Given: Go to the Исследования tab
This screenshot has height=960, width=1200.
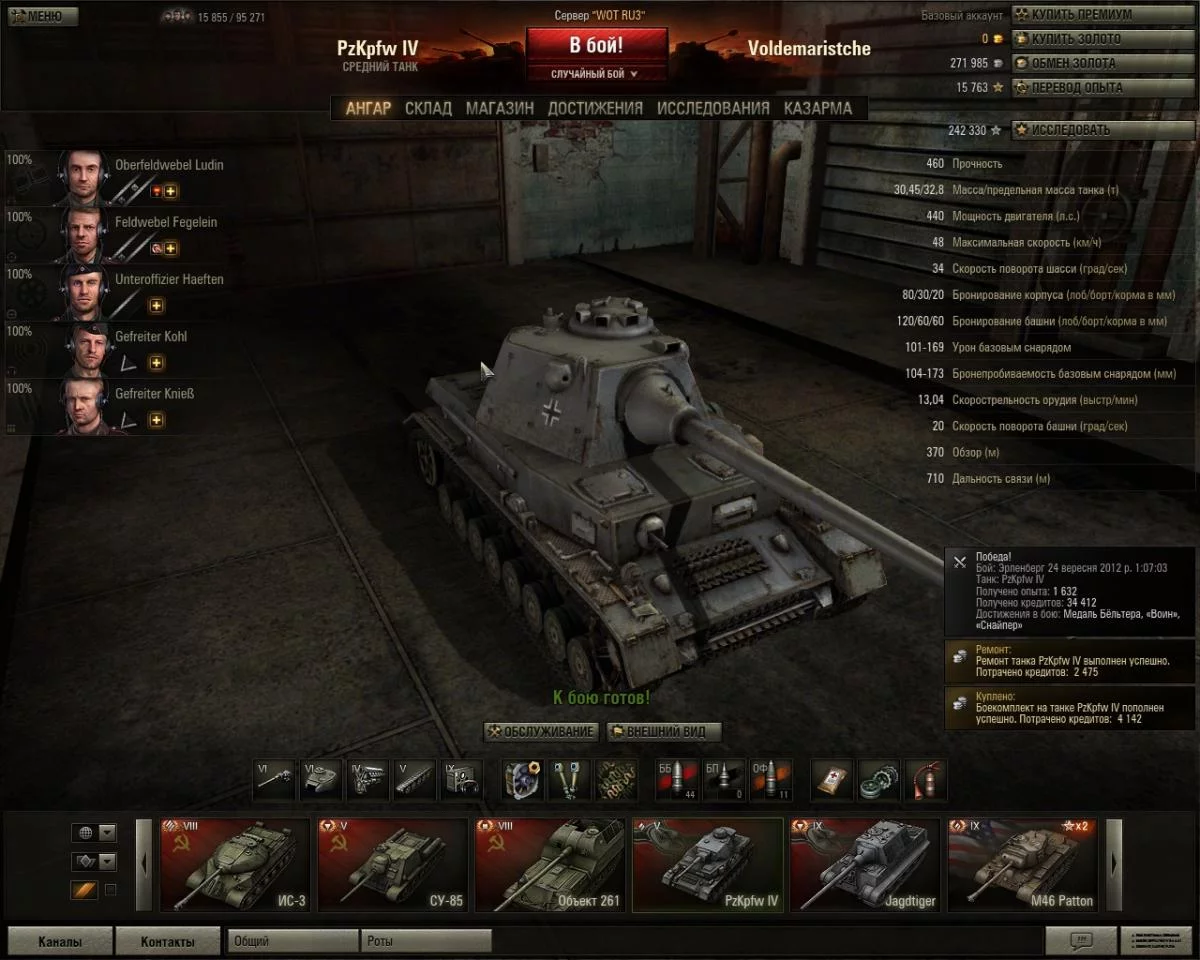Looking at the screenshot, I should point(713,108).
